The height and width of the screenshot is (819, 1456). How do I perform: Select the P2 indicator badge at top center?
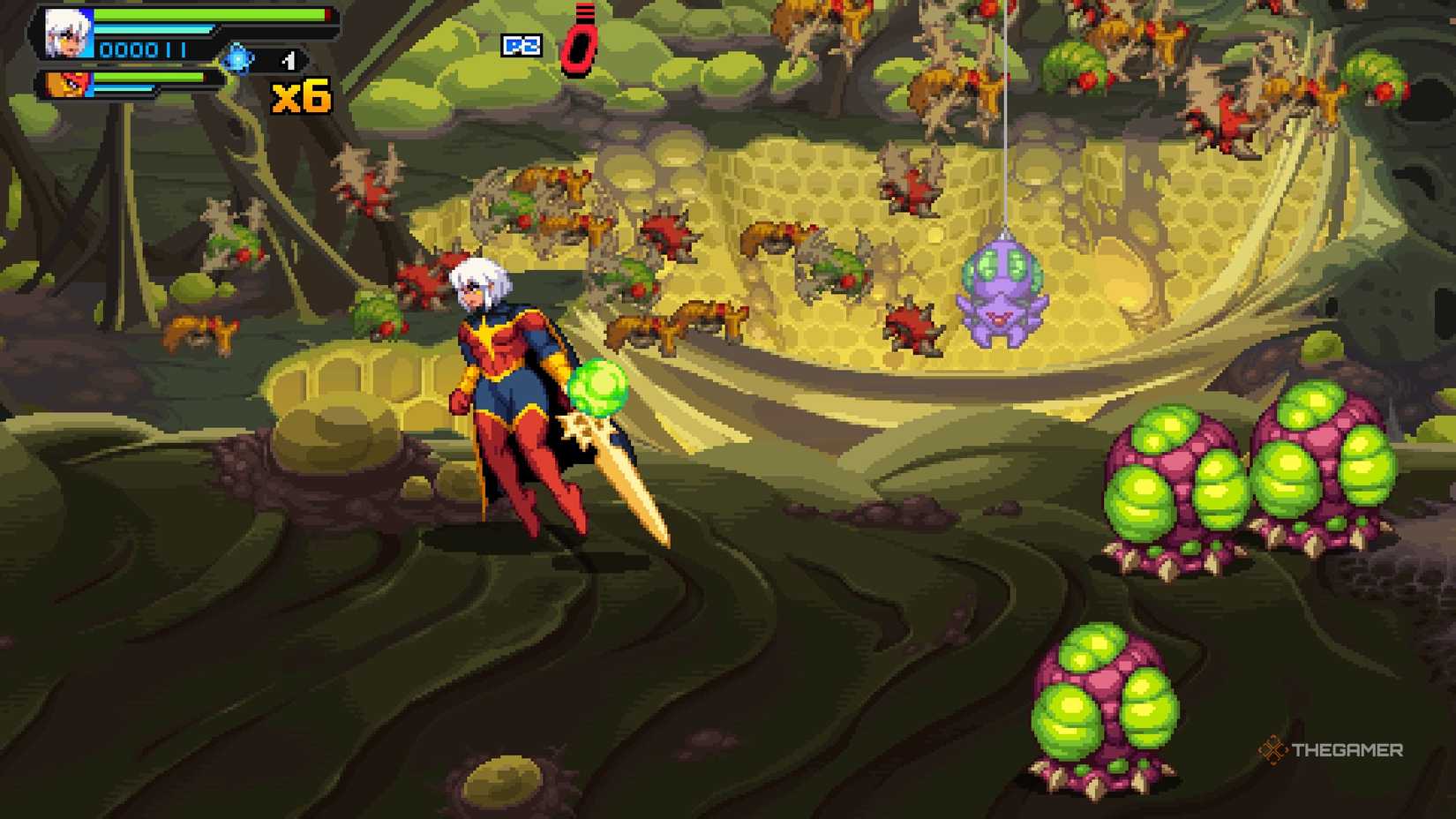[x=522, y=45]
